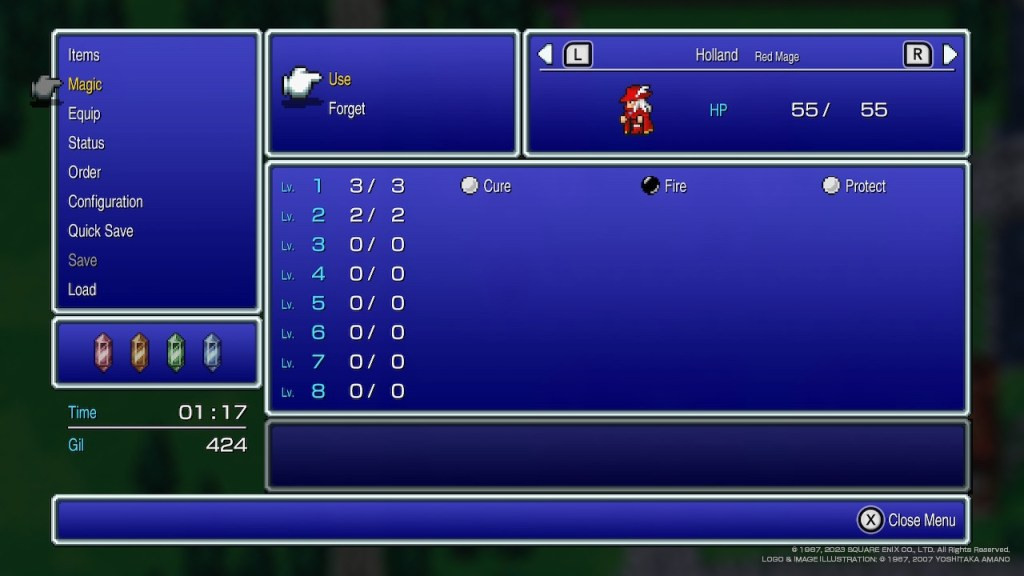The height and width of the screenshot is (576, 1024).
Task: Choose the Order option
Action: point(84,172)
